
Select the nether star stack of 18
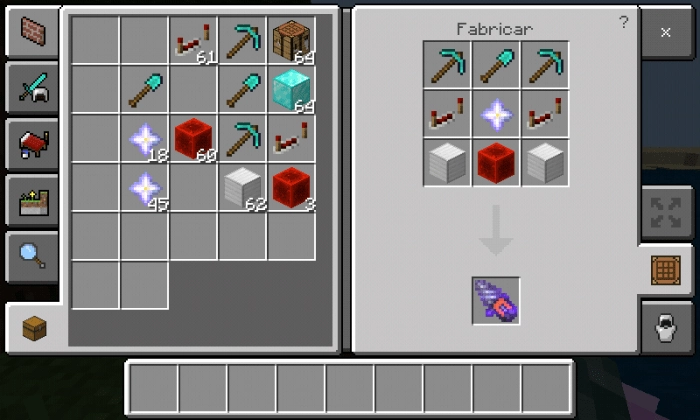(x=145, y=139)
